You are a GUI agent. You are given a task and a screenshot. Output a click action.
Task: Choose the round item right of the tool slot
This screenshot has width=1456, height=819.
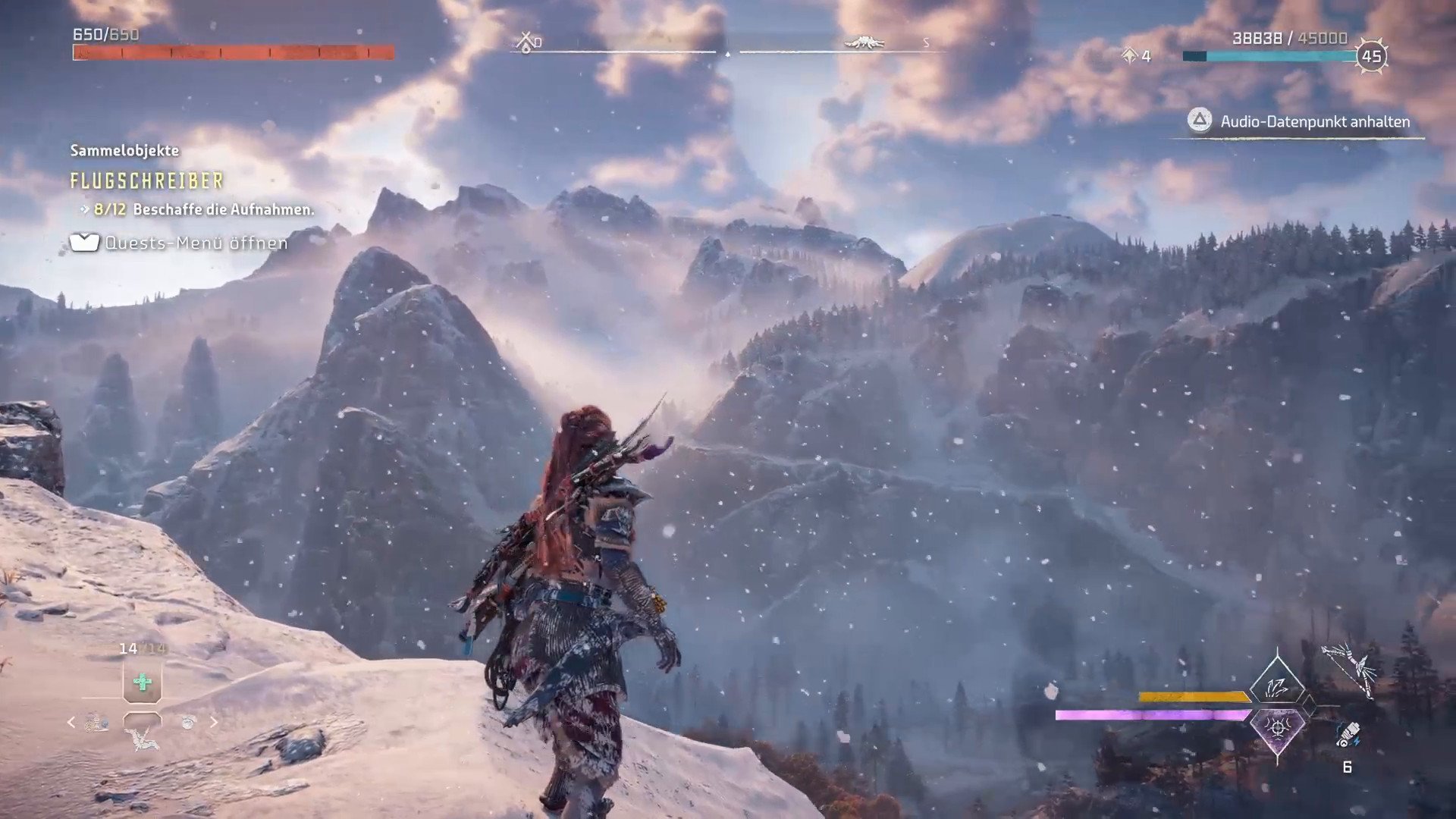pos(189,723)
